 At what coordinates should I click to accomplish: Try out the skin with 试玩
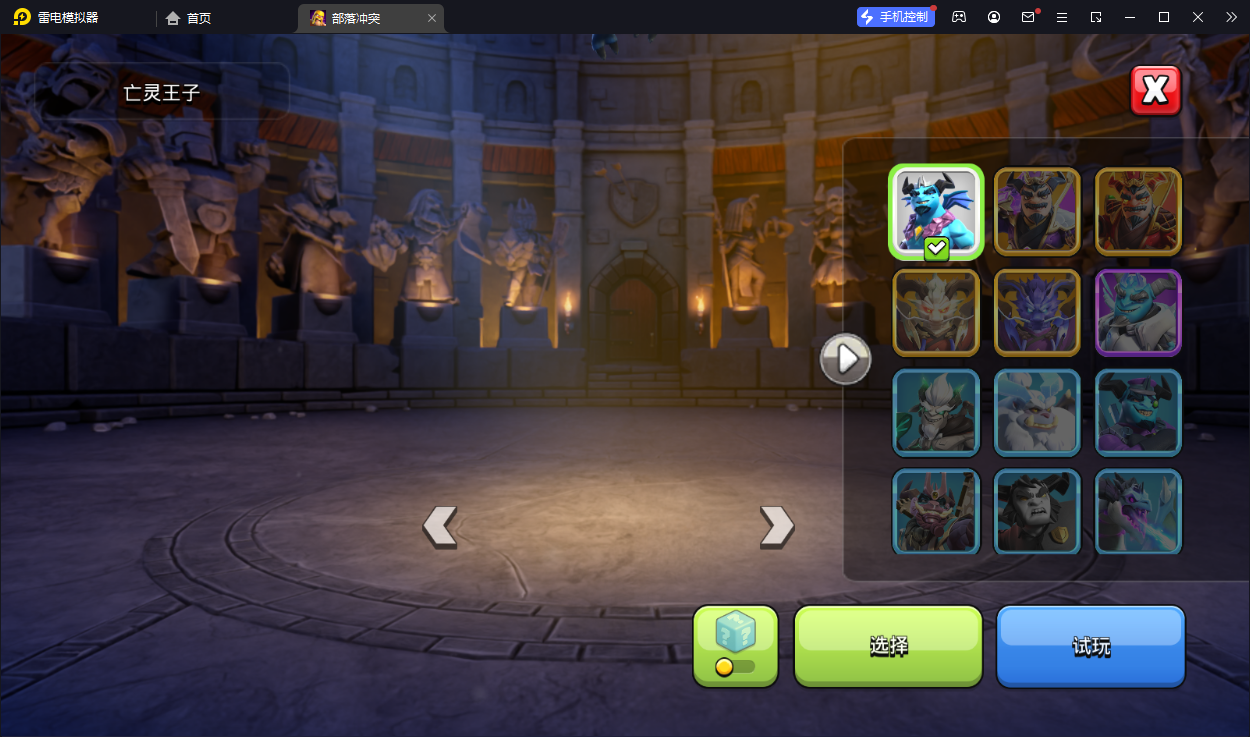[x=1090, y=646]
